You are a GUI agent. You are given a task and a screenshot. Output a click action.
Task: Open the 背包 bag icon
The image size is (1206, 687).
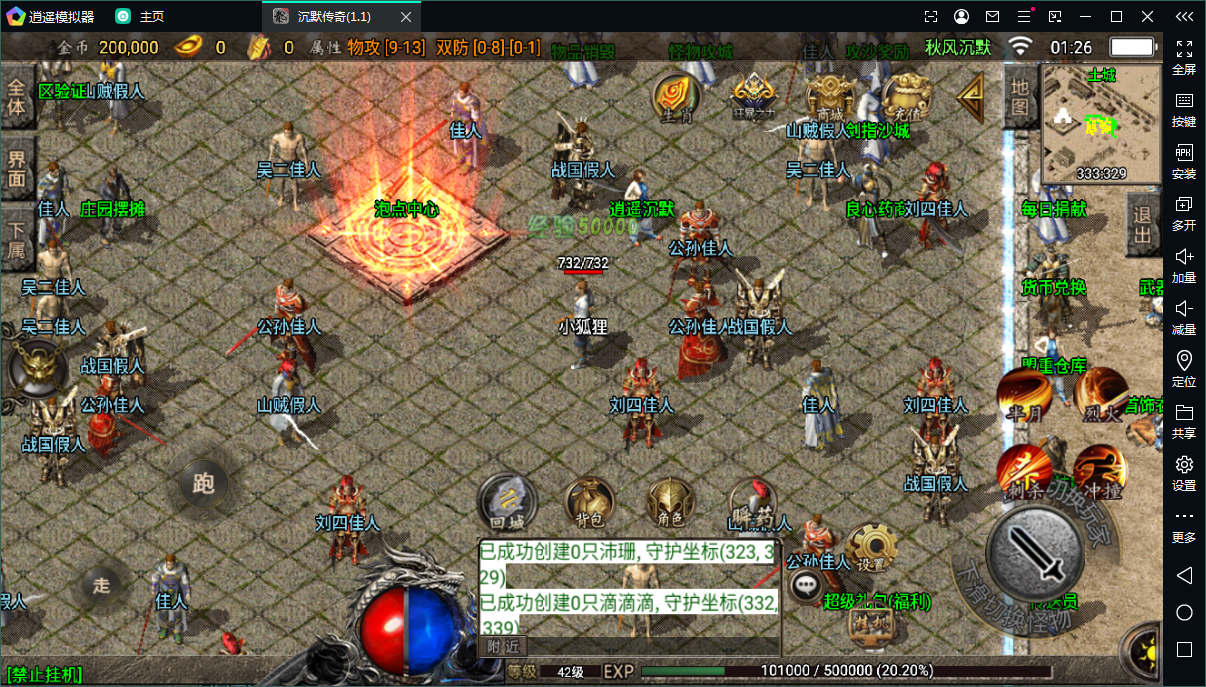590,501
